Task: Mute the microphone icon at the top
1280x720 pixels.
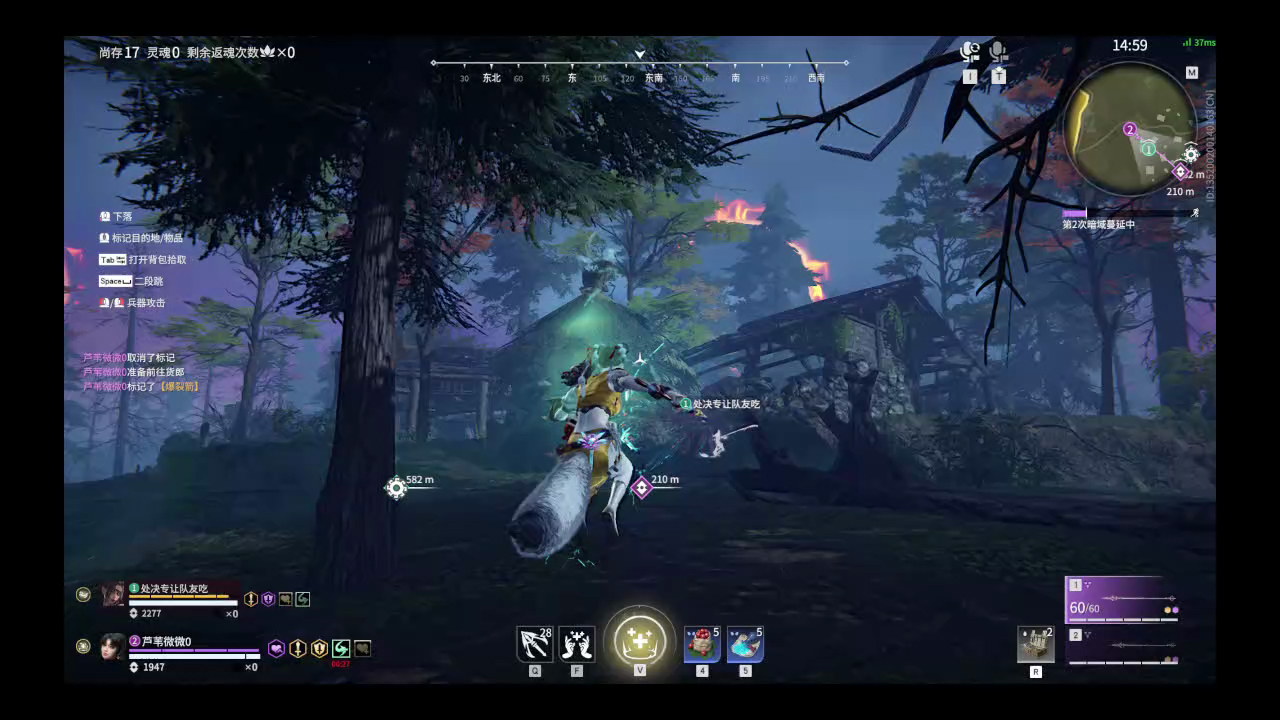Action: point(997,48)
